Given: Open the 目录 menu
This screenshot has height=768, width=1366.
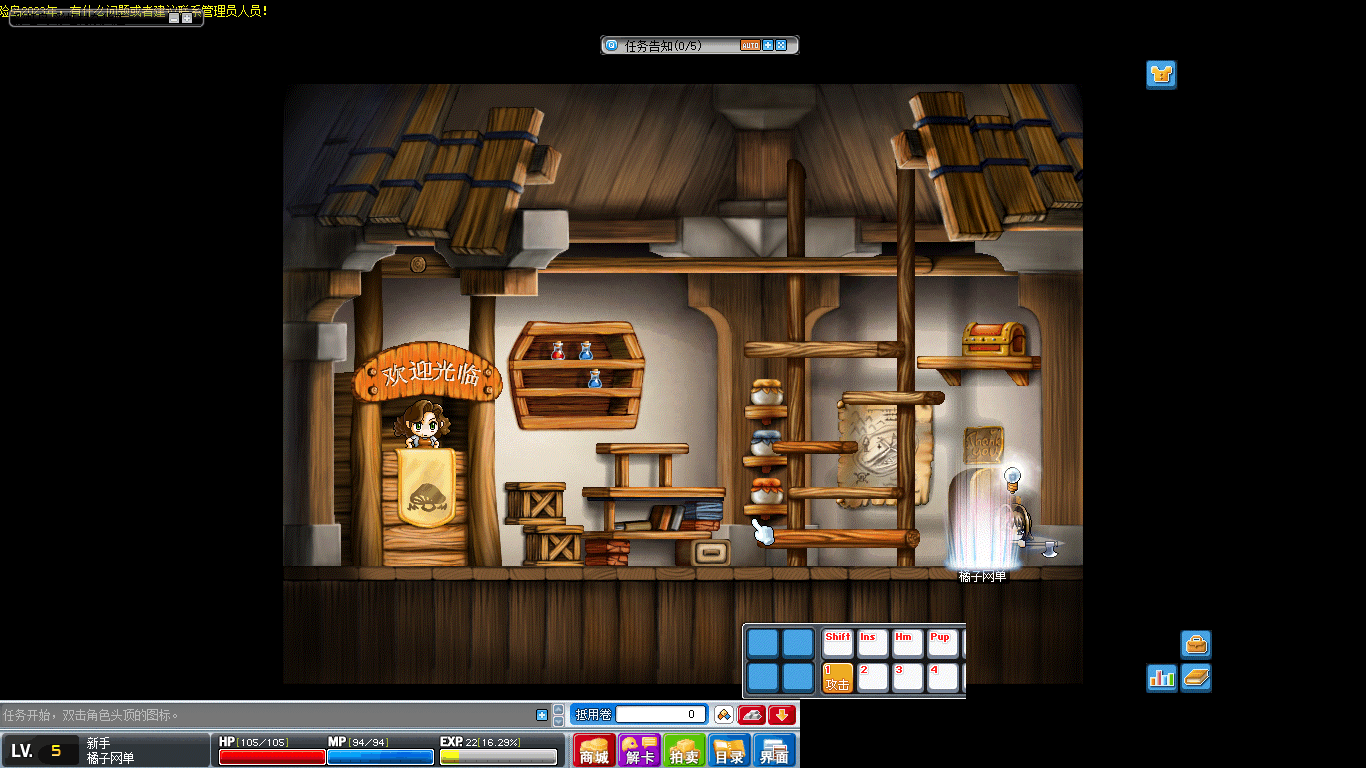Looking at the screenshot, I should click(729, 750).
